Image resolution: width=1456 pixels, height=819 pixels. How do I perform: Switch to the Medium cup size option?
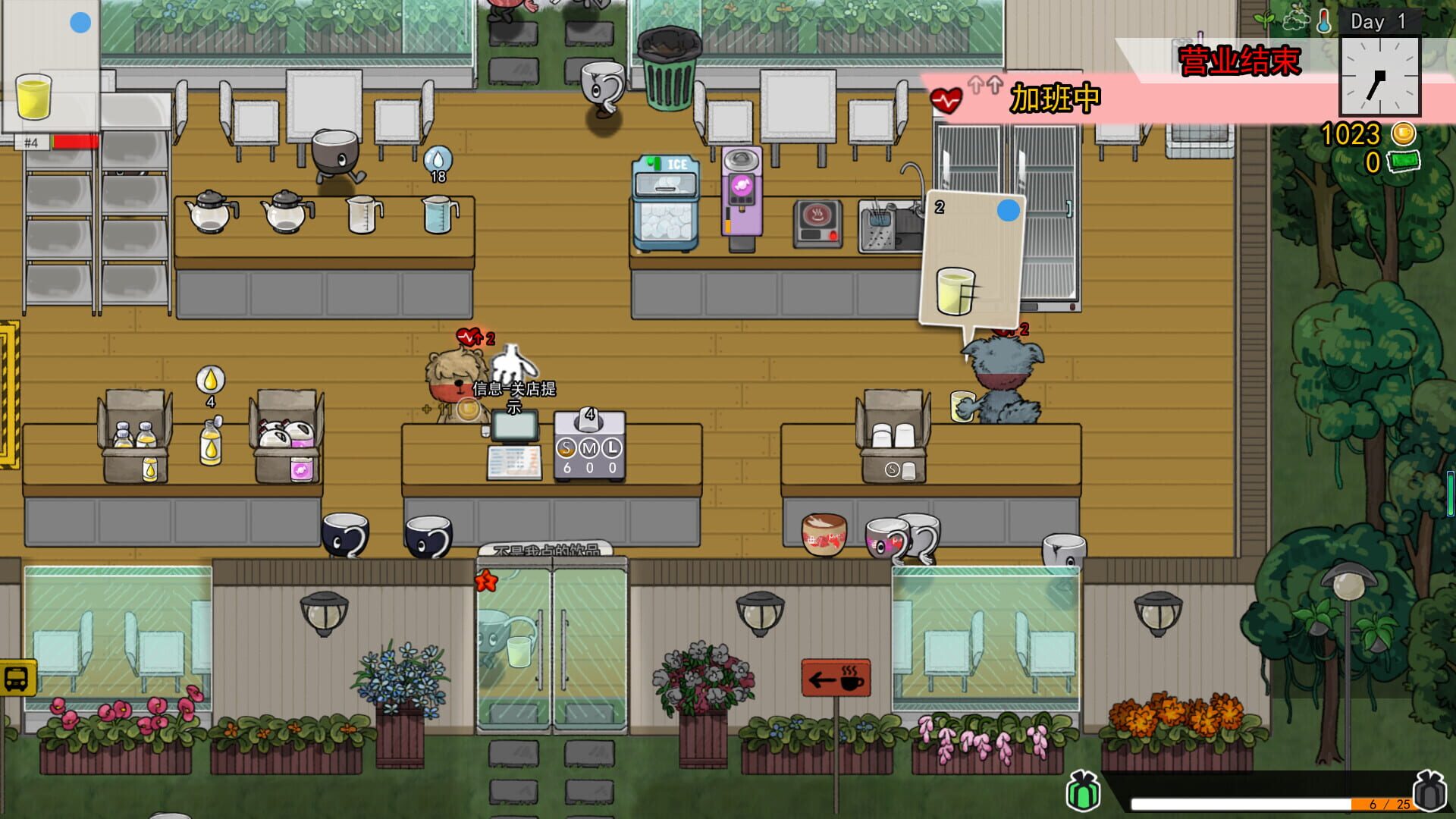point(588,447)
